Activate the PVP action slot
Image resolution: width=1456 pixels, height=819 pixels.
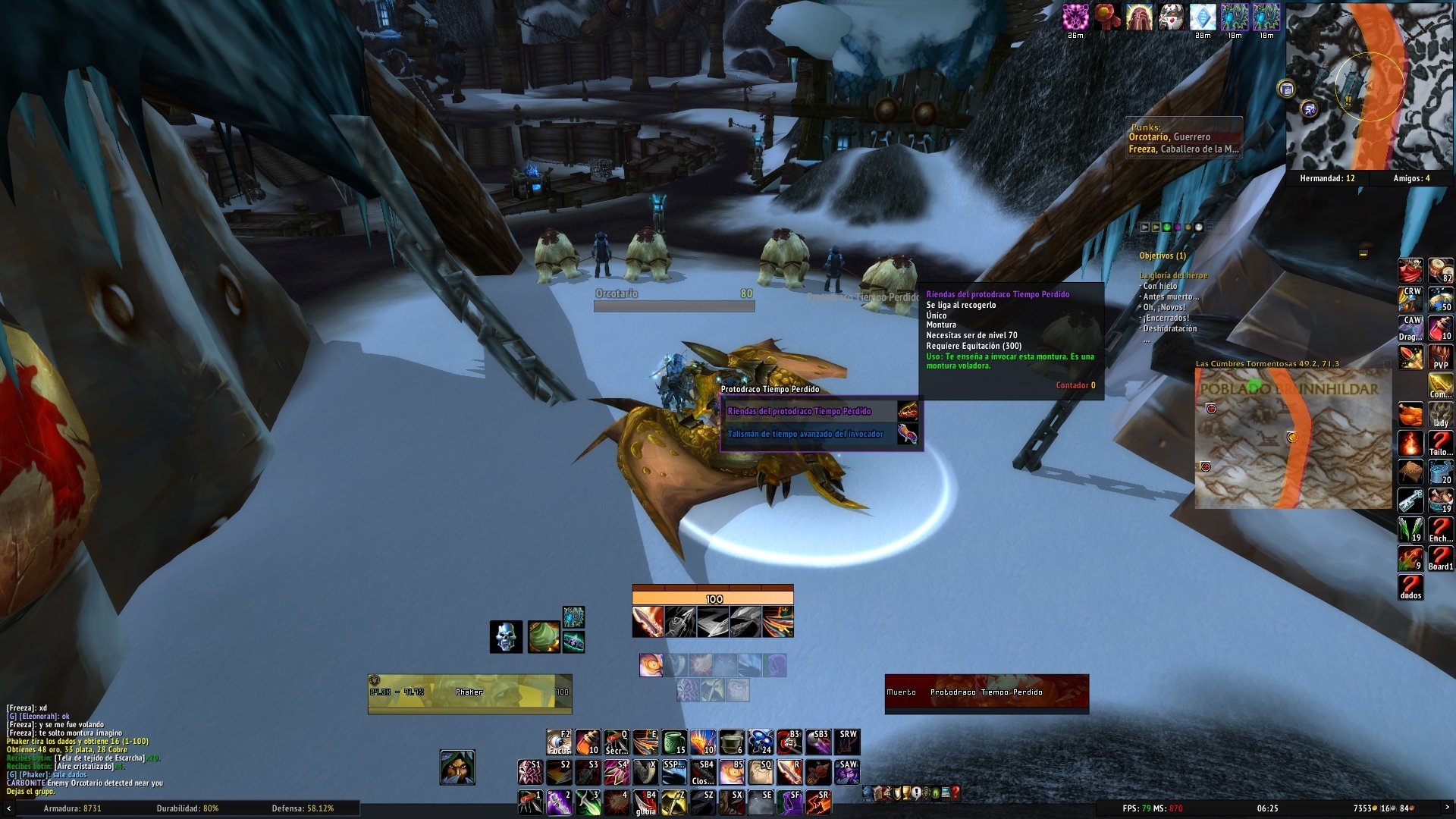1440,356
